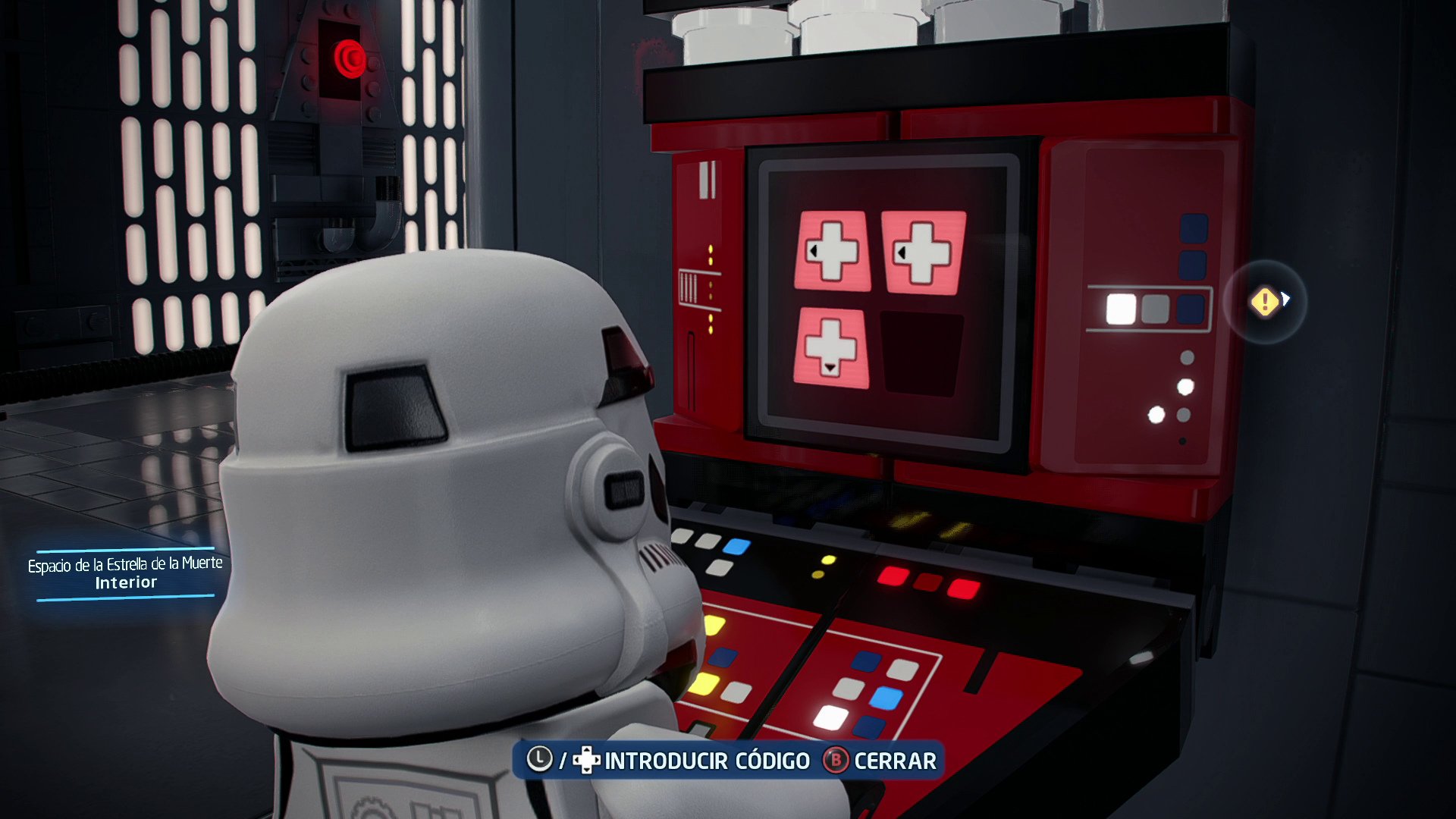Click the yellow exclamation warning marker
The height and width of the screenshot is (819, 1456).
point(1263,301)
